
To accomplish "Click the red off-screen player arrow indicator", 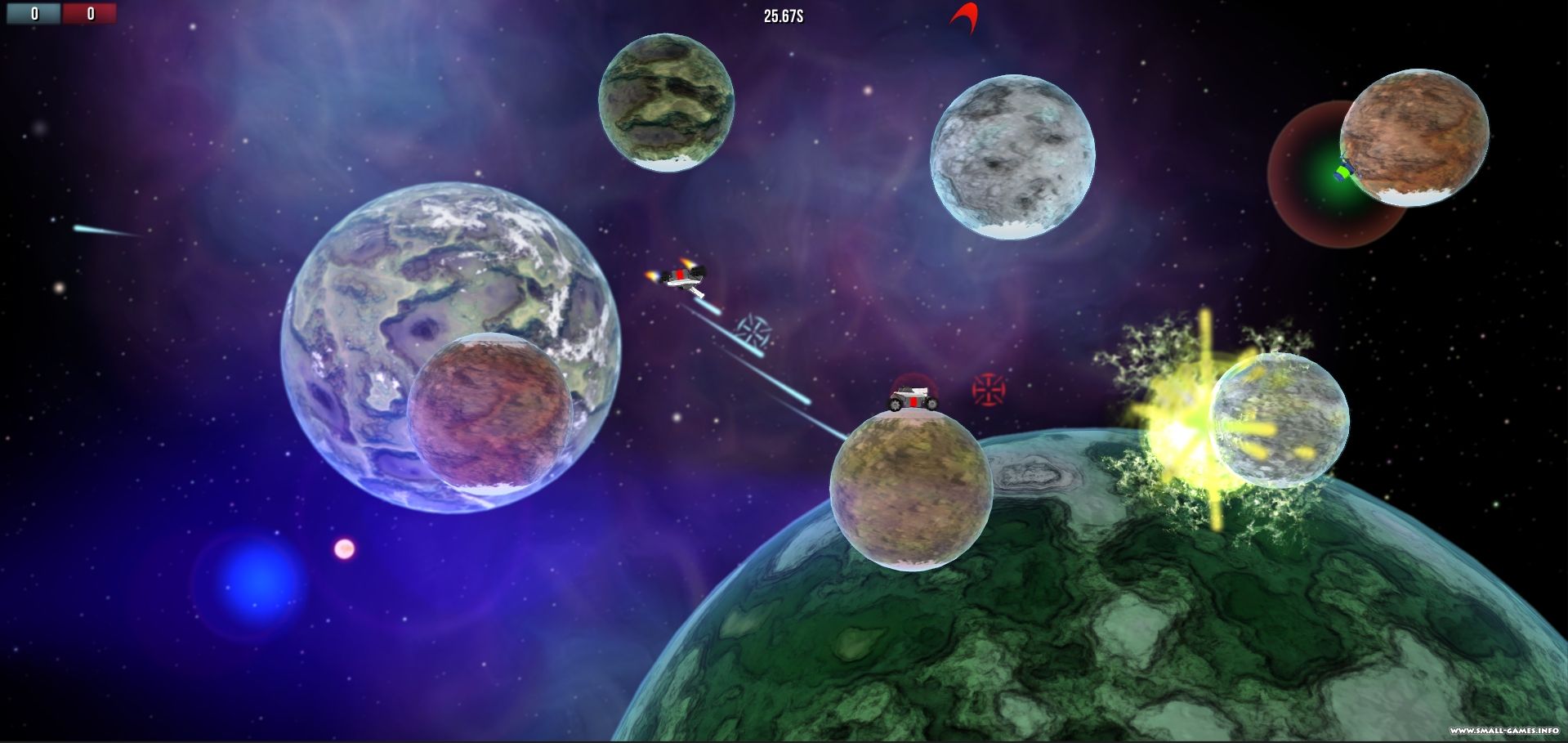I will [963, 15].
